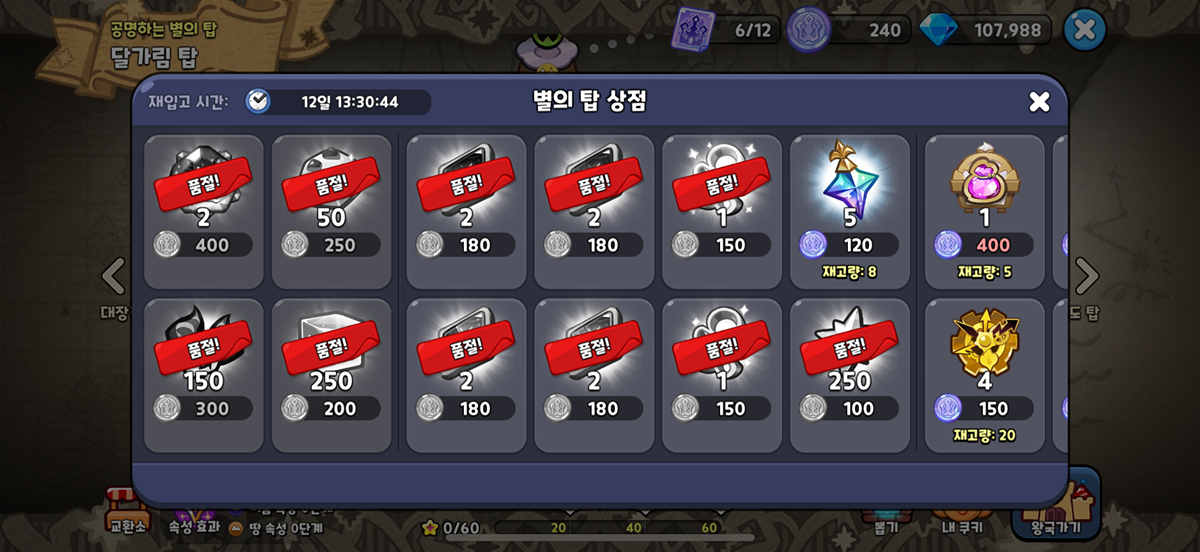Purchase the pink potion chest for 400
The image size is (1200, 552).
984,210
